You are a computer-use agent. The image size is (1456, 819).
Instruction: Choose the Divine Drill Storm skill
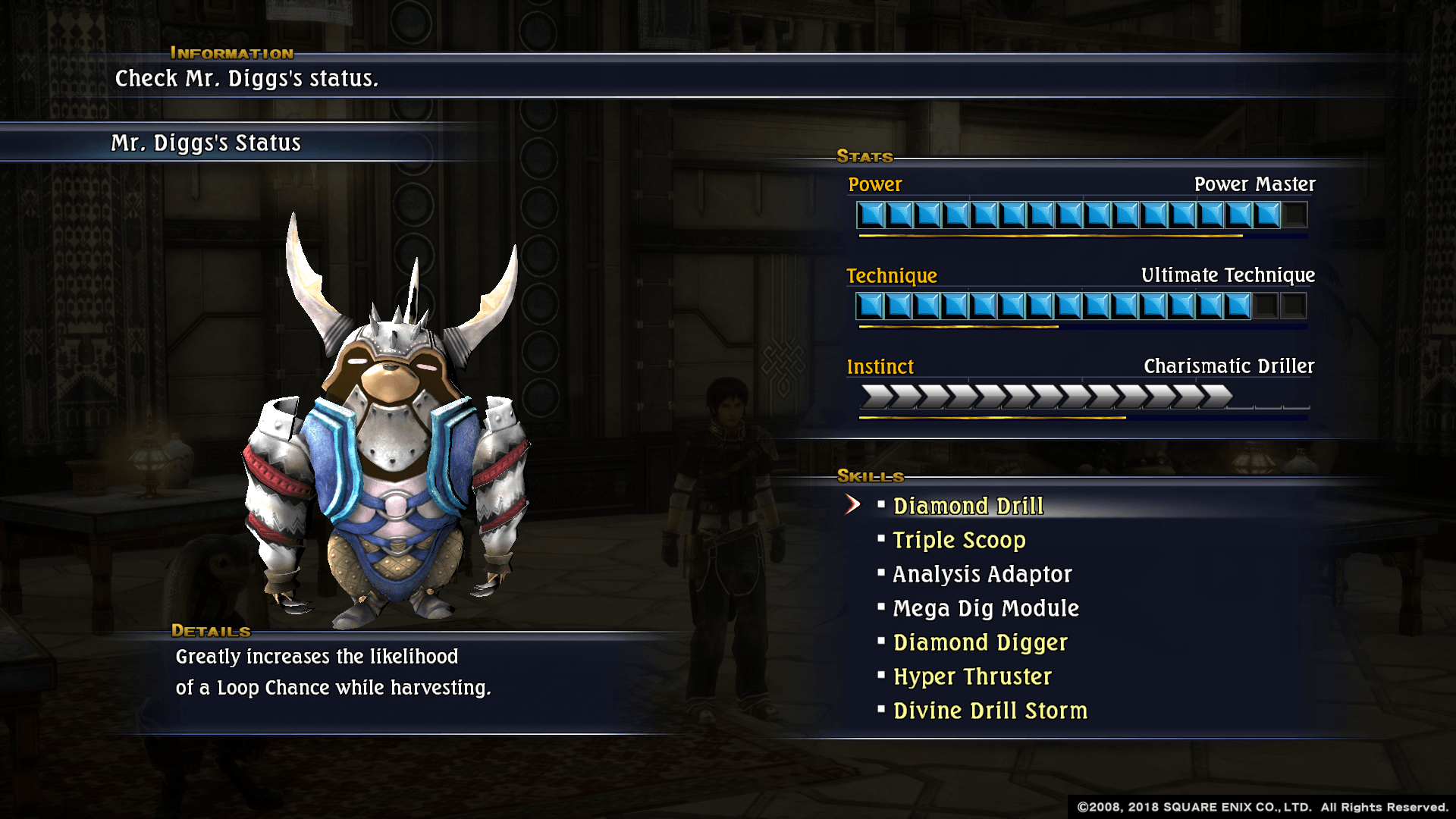point(990,711)
